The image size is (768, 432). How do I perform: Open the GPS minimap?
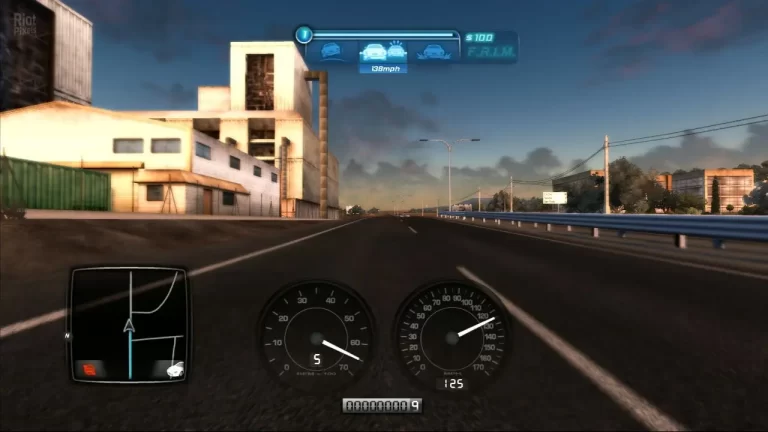point(128,323)
